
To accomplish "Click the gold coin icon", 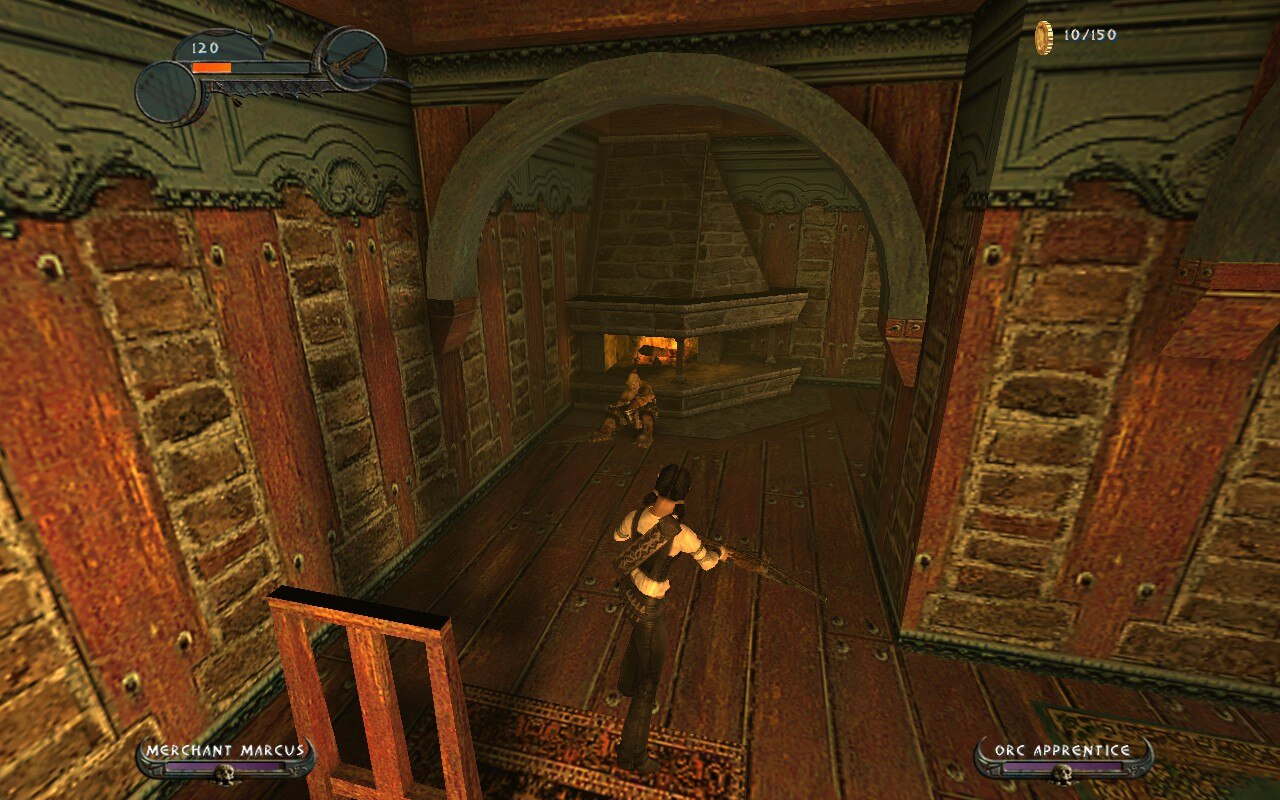I will [1043, 37].
